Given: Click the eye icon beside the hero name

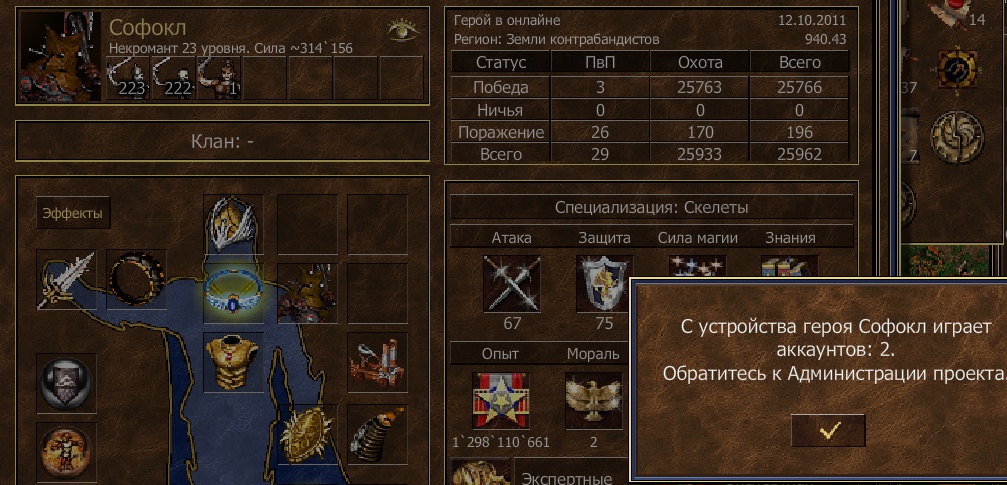Looking at the screenshot, I should [402, 30].
